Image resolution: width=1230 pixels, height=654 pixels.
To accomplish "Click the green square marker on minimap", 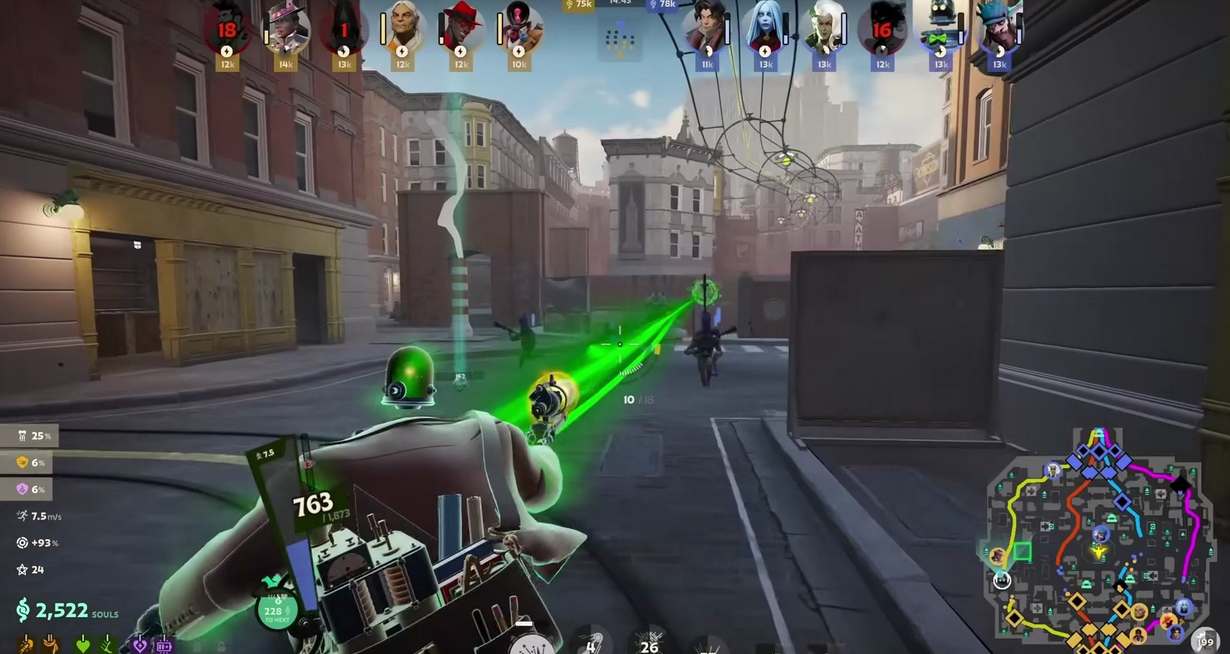I will [x=1022, y=551].
